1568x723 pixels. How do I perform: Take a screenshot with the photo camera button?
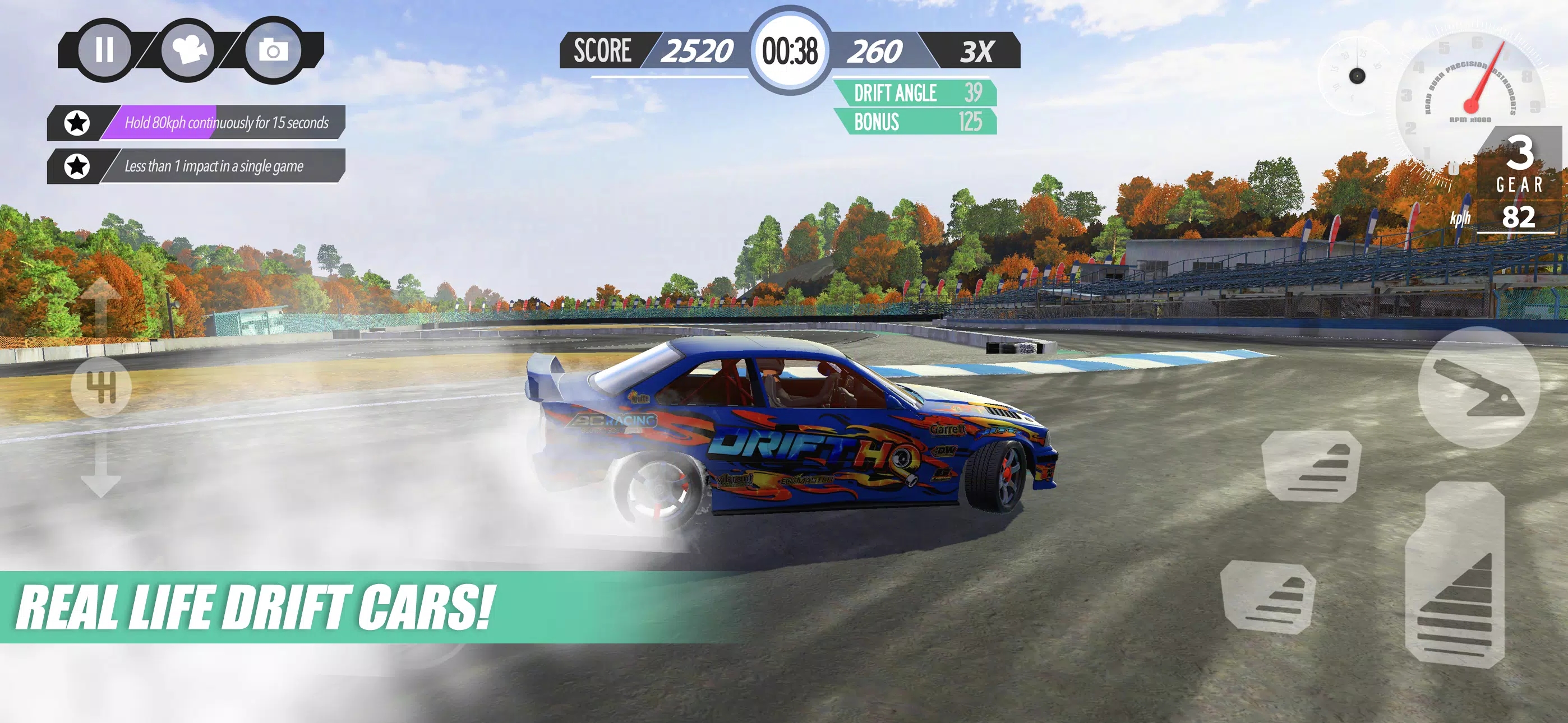pos(273,50)
